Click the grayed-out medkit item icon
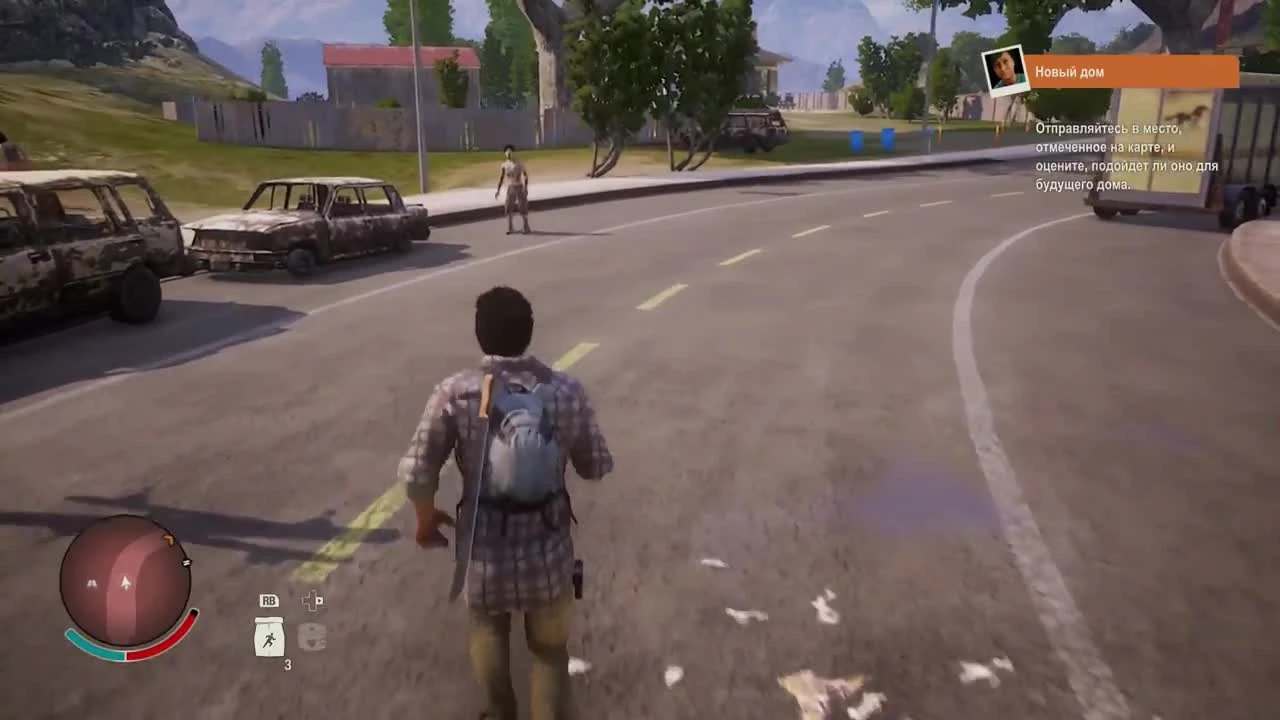 click(312, 637)
